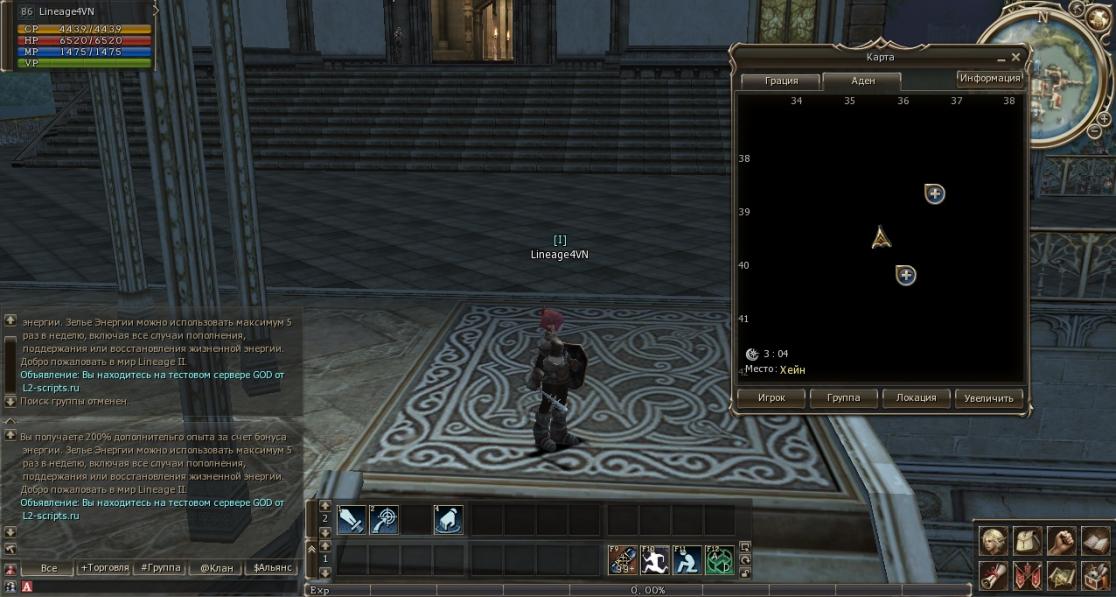Open the inventory bag icon
This screenshot has width=1116, height=597.
point(1027,541)
